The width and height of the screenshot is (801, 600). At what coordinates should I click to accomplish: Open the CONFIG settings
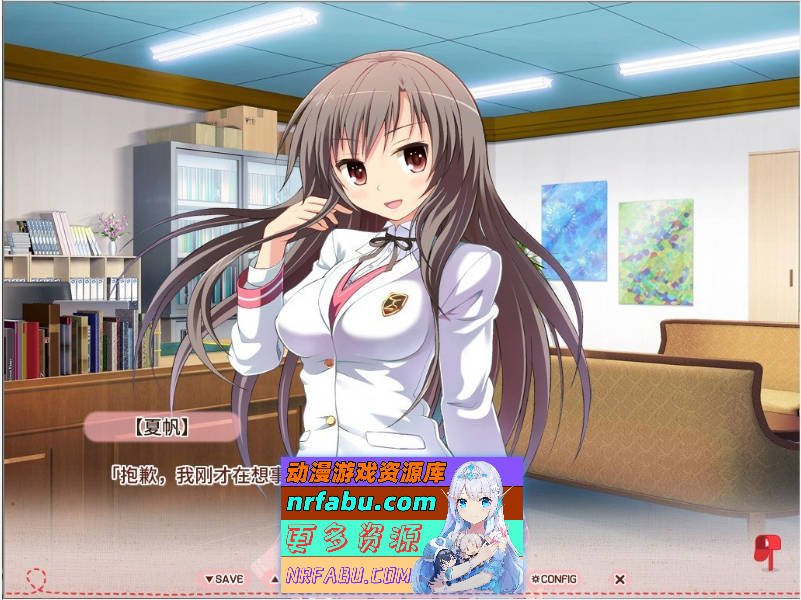(555, 579)
